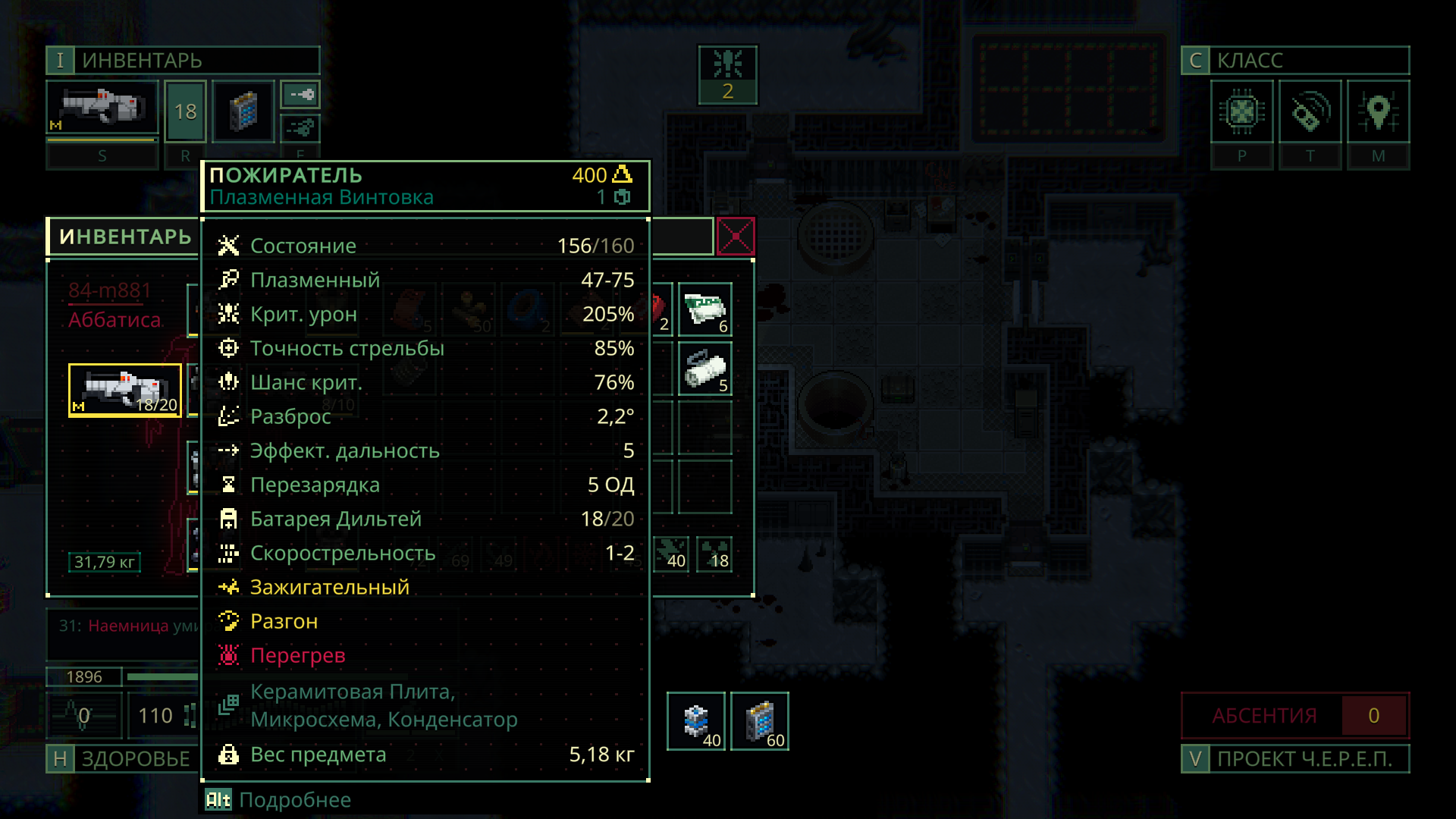Image resolution: width=1456 pixels, height=819 pixels.
Task: Pick the green-striped bandage stack of 6
Action: pos(705,309)
